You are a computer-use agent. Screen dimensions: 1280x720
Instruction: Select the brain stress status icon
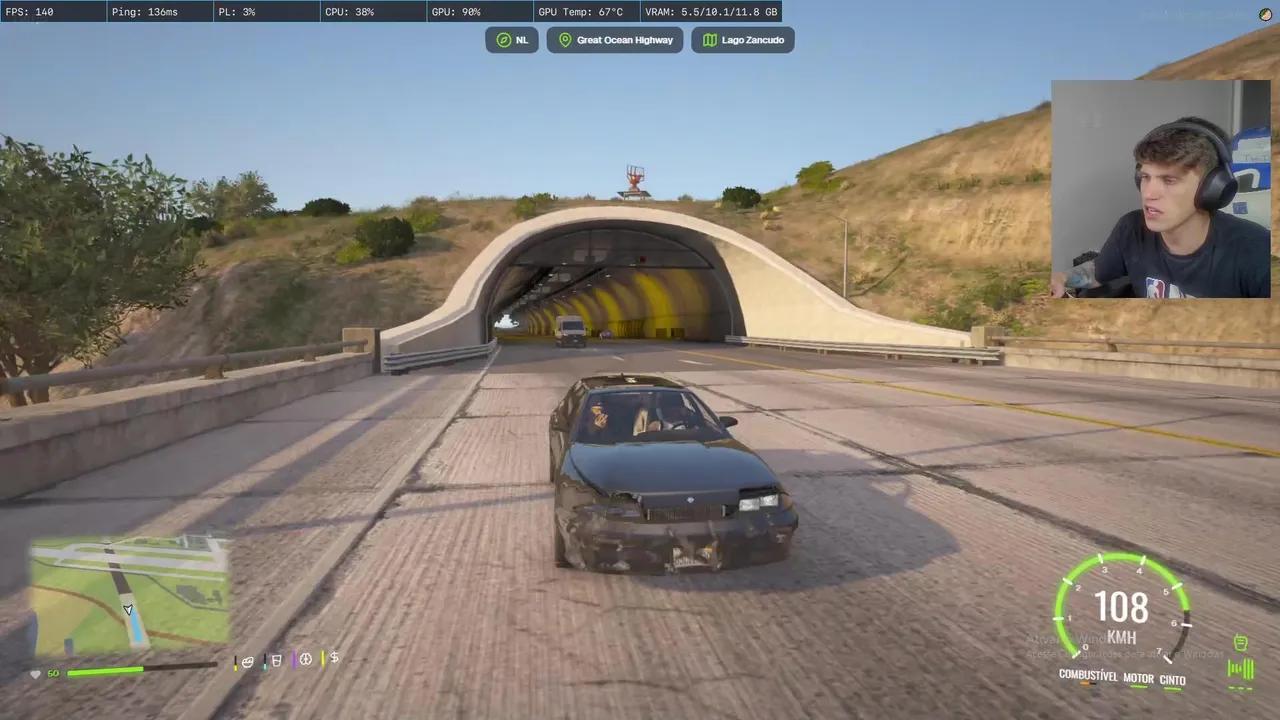point(306,659)
